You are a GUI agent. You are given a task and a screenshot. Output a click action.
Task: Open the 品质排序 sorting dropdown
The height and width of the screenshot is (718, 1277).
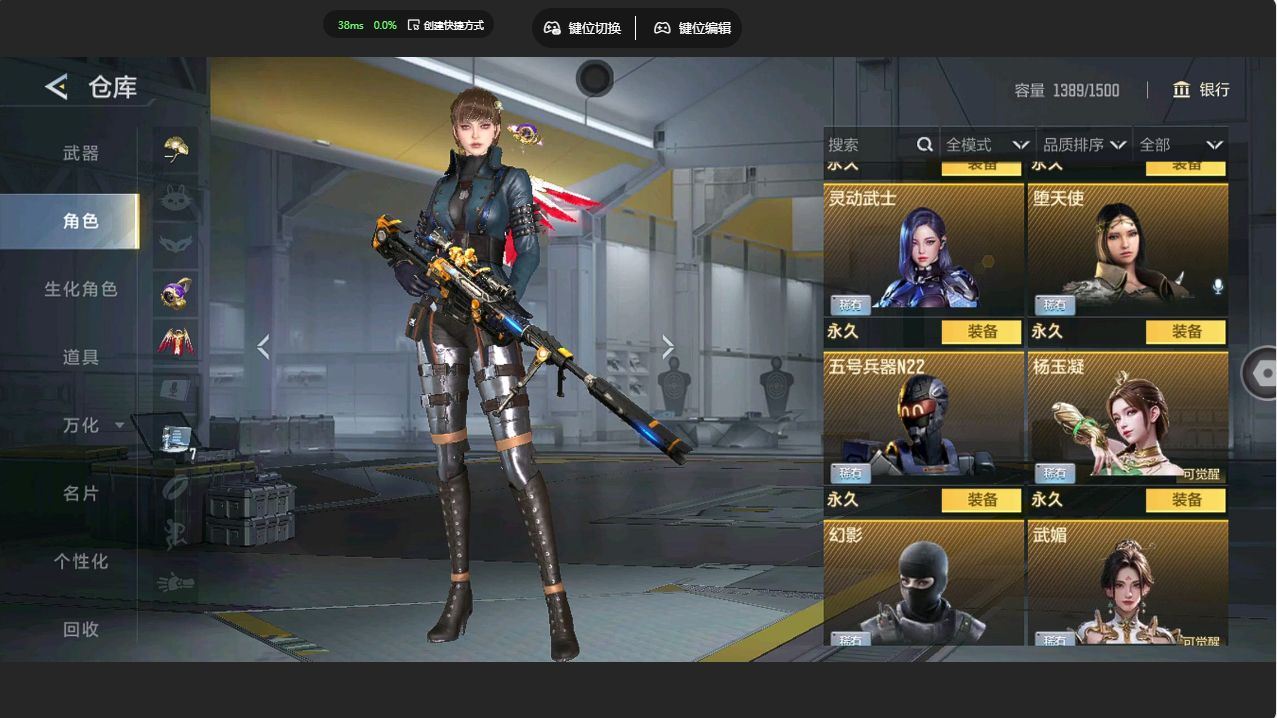(x=1084, y=145)
